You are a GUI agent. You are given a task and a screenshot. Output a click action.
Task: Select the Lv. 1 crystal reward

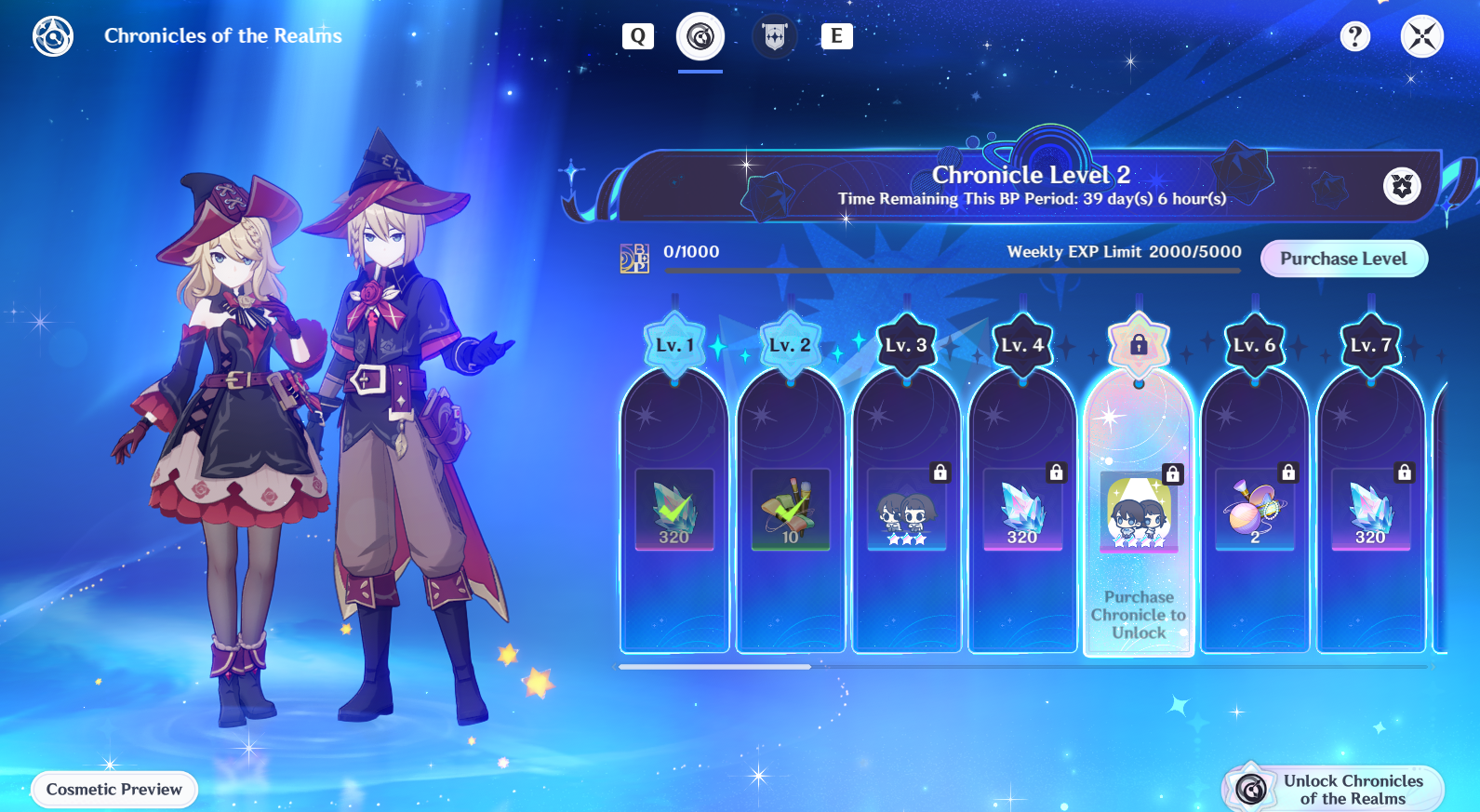click(674, 510)
